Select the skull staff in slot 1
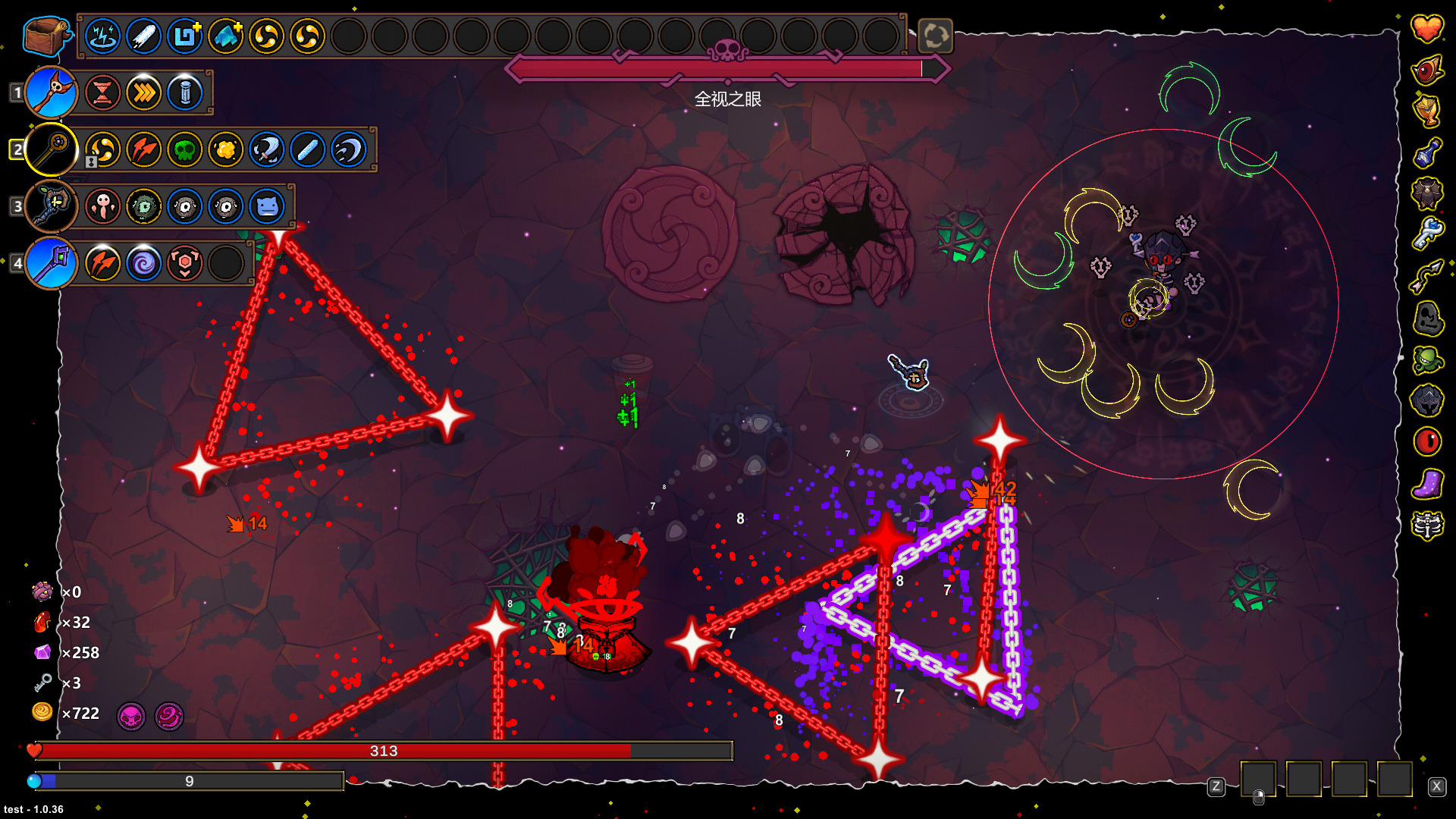This screenshot has height=819, width=1456. point(52,93)
